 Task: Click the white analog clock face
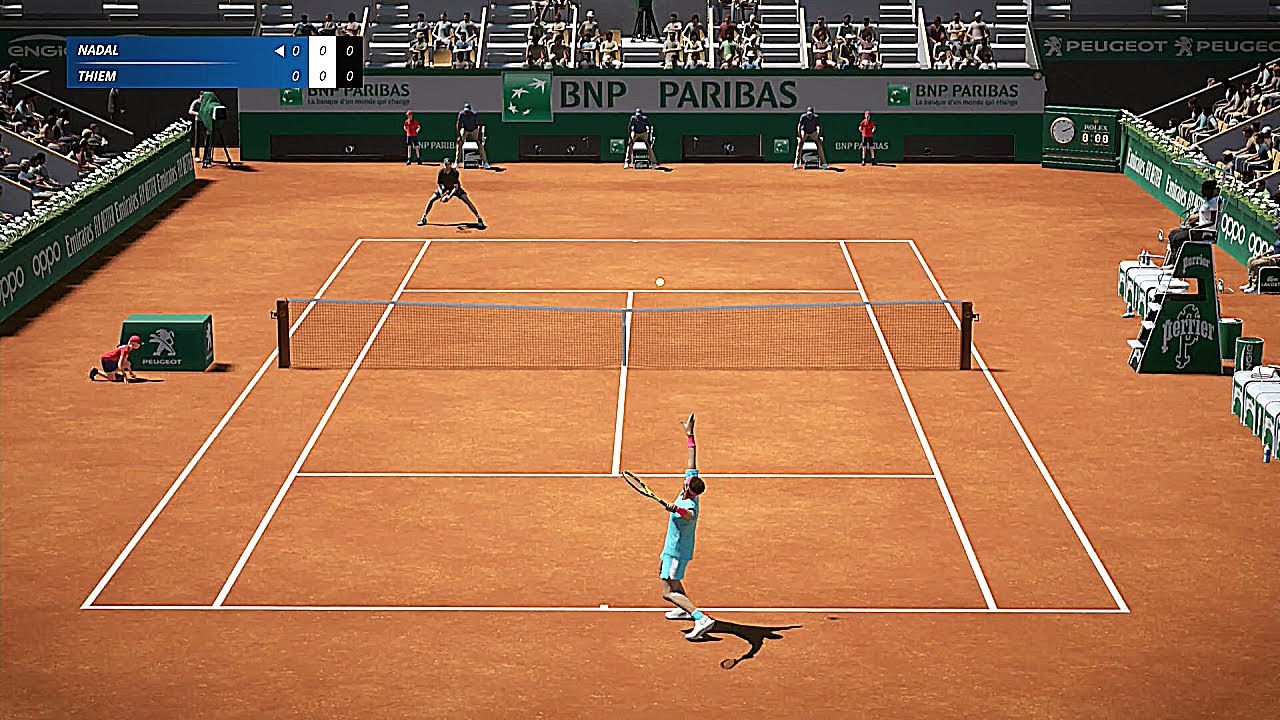1063,129
